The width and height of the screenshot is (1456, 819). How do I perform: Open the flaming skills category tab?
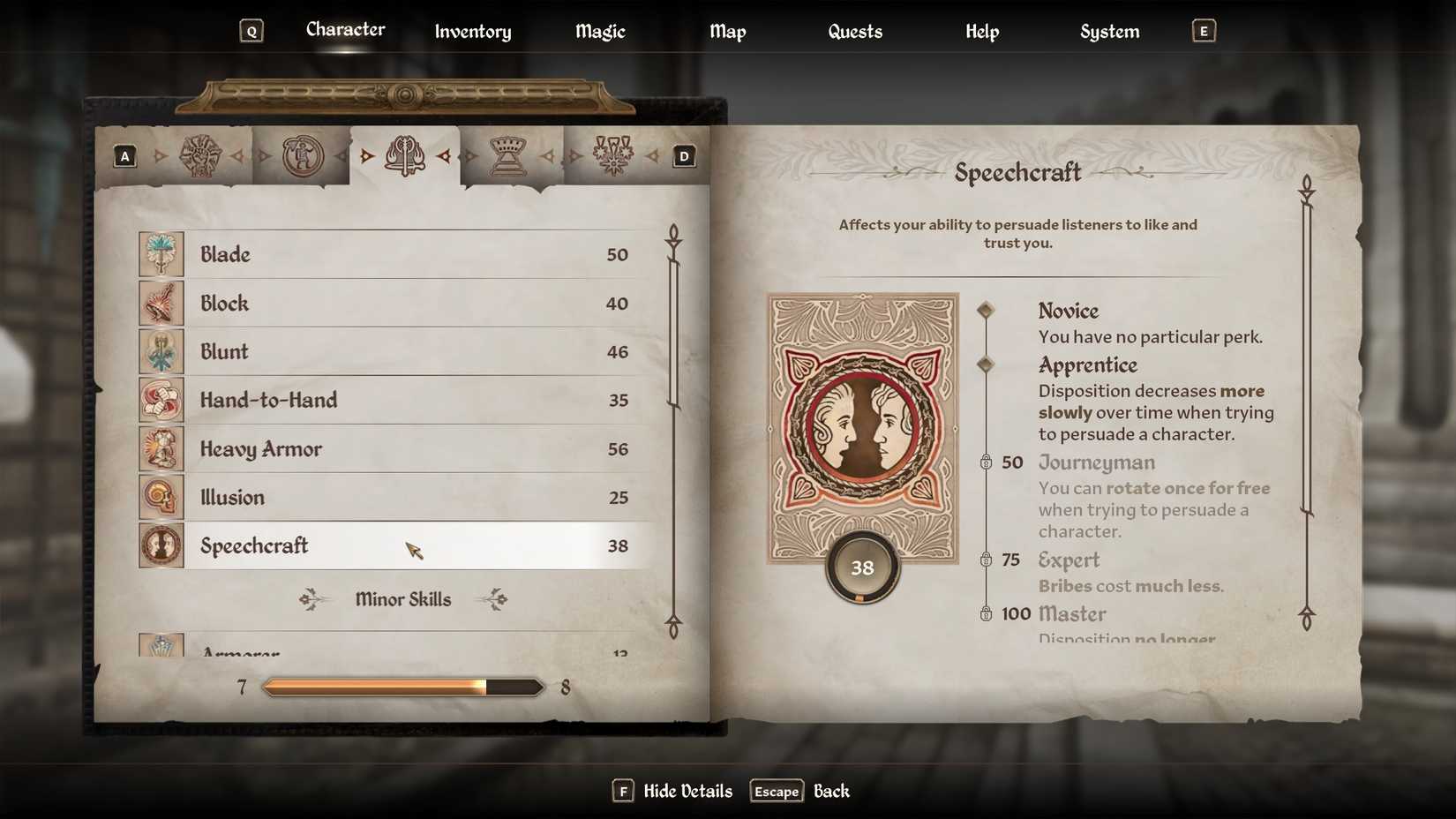[405, 155]
